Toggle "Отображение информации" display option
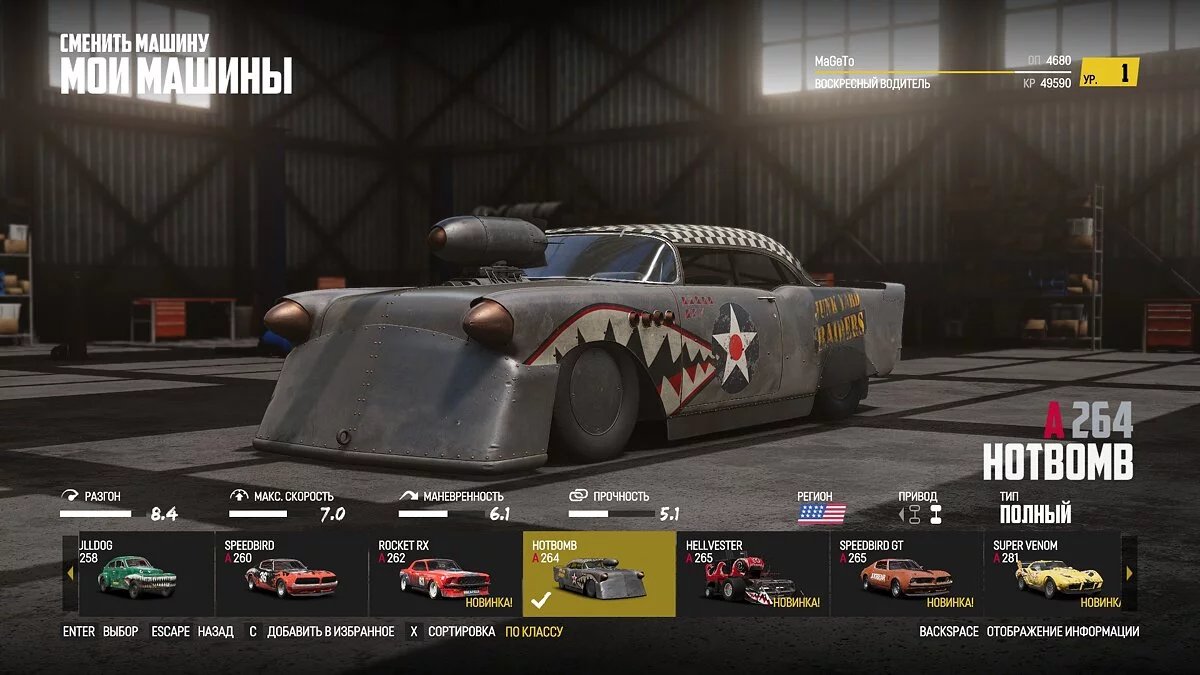This screenshot has height=675, width=1200. pos(1062,632)
